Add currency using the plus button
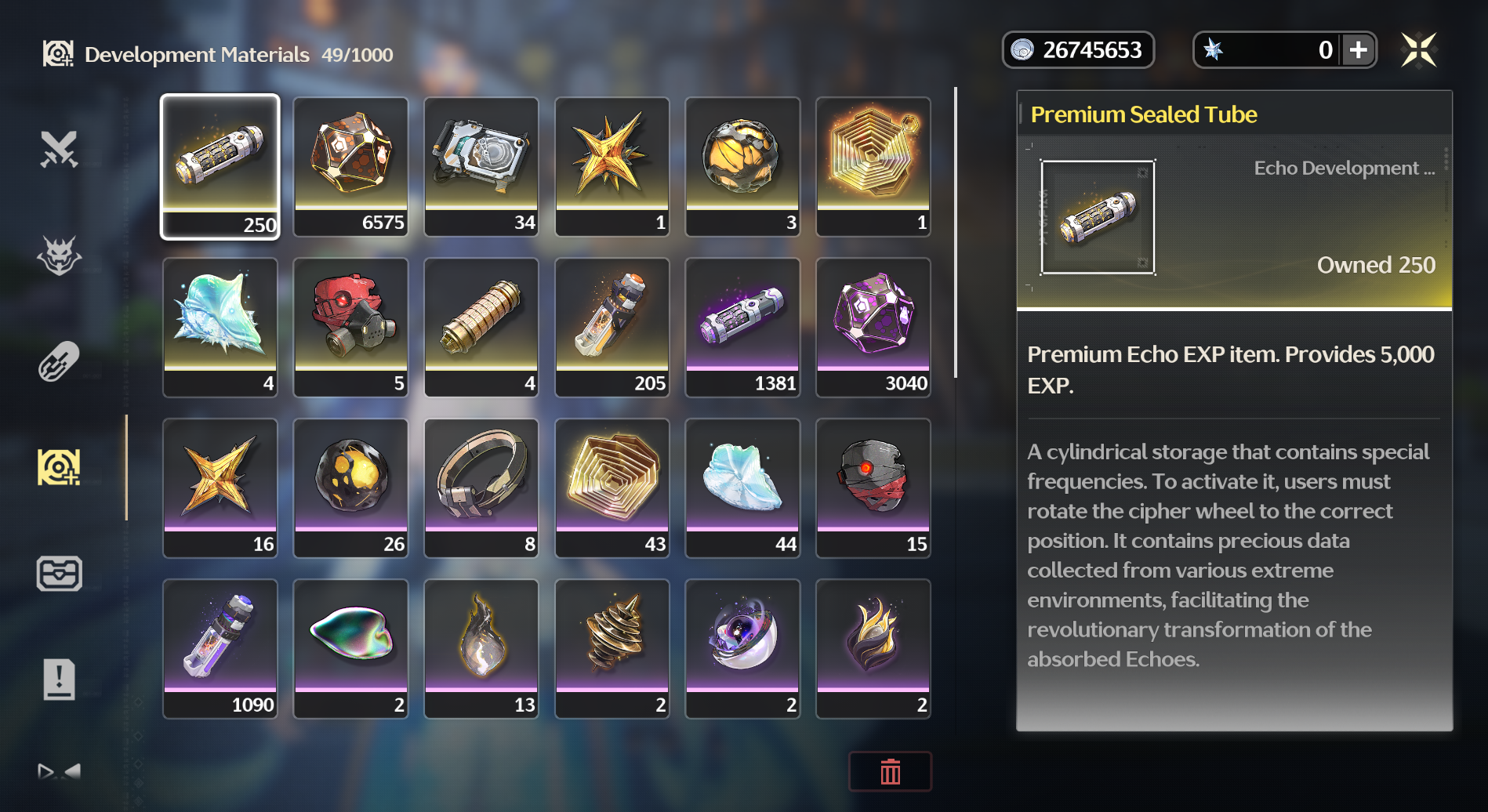Image resolution: width=1488 pixels, height=812 pixels. [1359, 50]
